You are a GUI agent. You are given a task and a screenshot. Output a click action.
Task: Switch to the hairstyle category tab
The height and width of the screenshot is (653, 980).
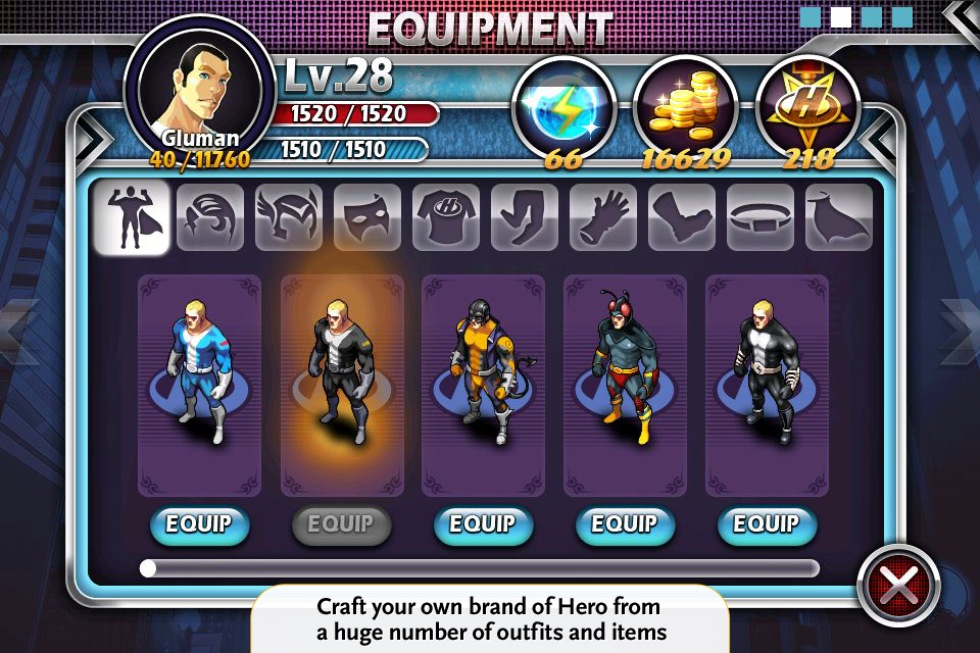(210, 217)
